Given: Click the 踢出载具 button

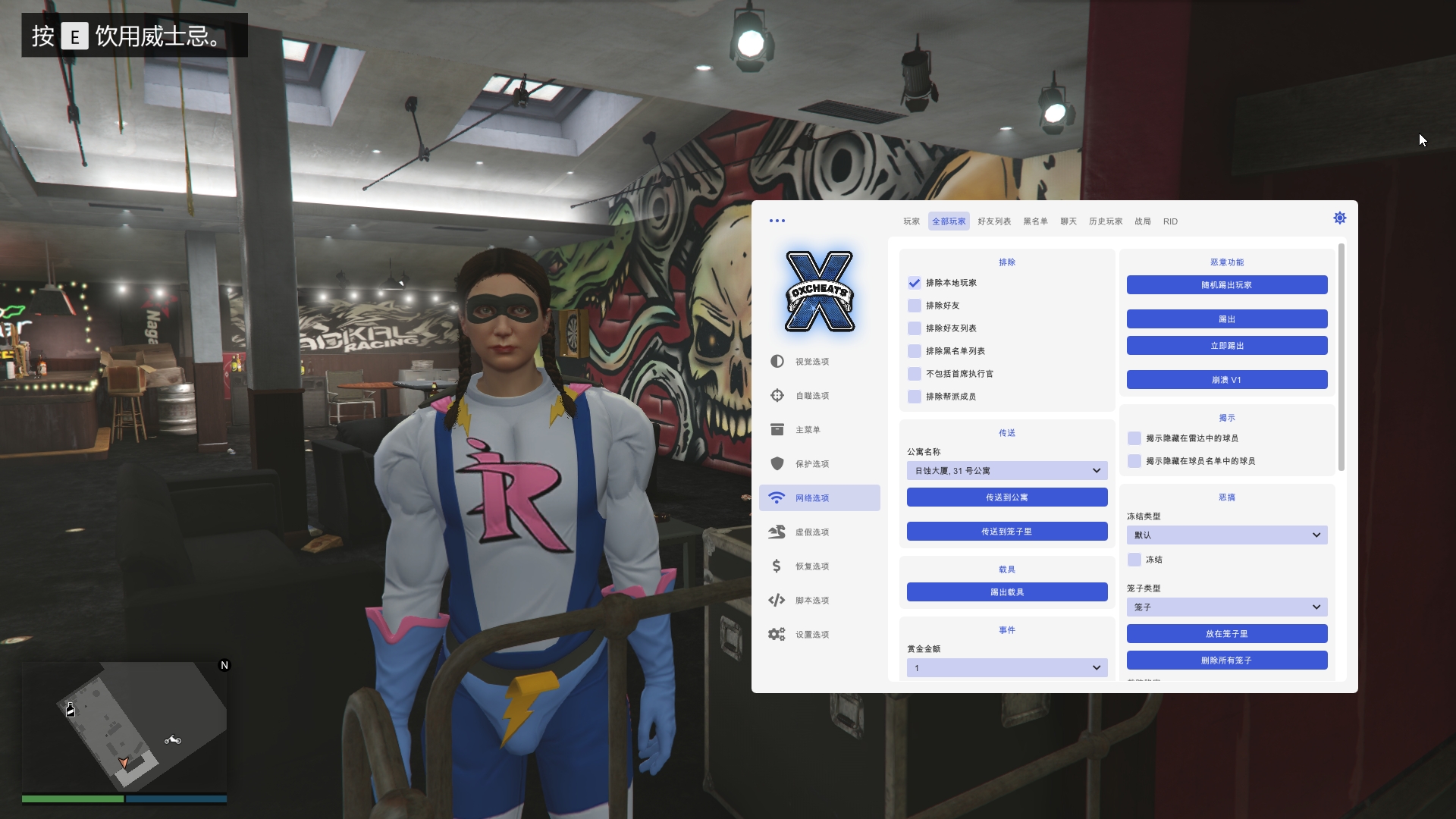Looking at the screenshot, I should [x=1006, y=592].
